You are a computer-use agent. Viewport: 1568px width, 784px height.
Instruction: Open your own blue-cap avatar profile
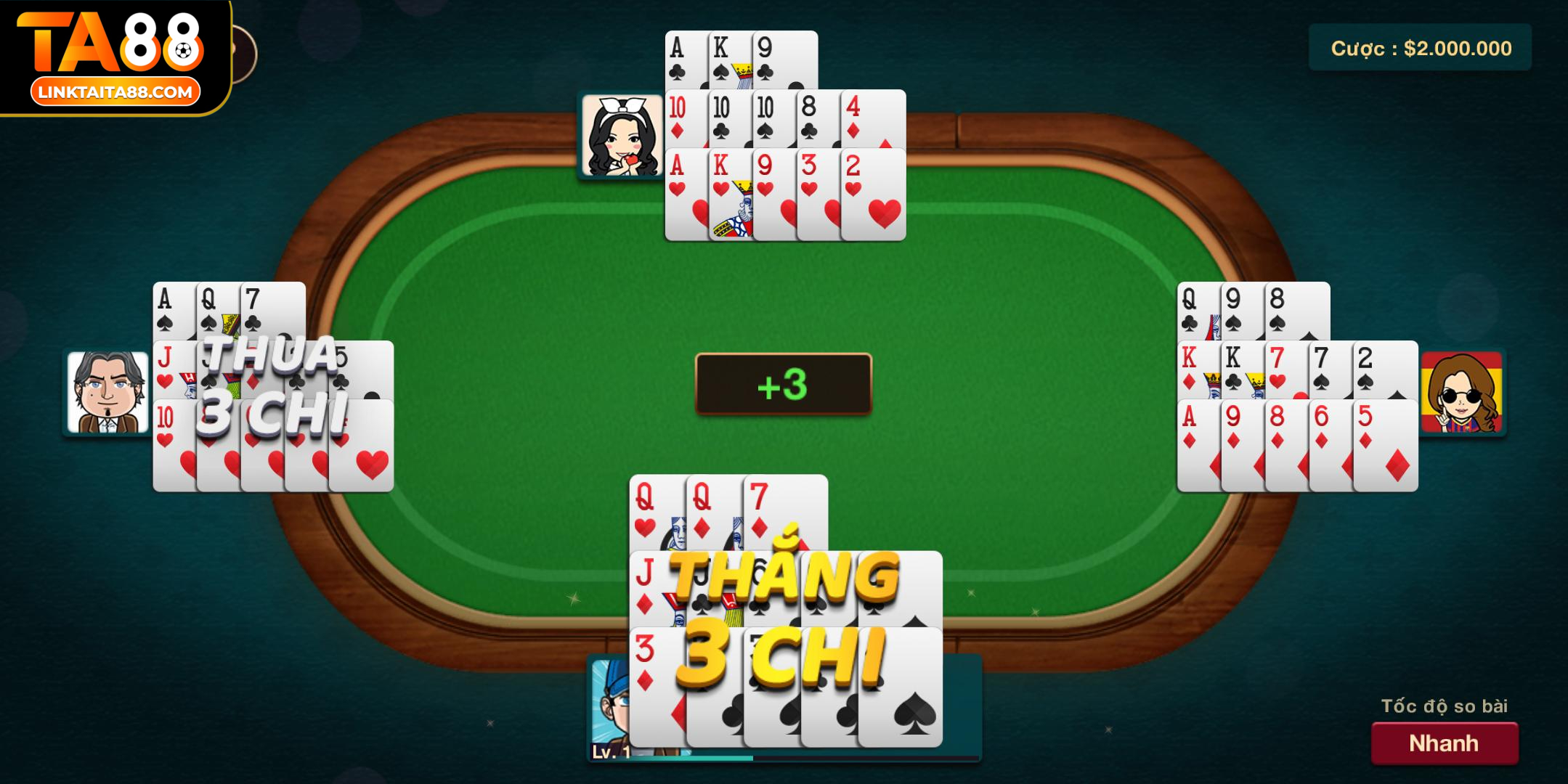(609, 701)
